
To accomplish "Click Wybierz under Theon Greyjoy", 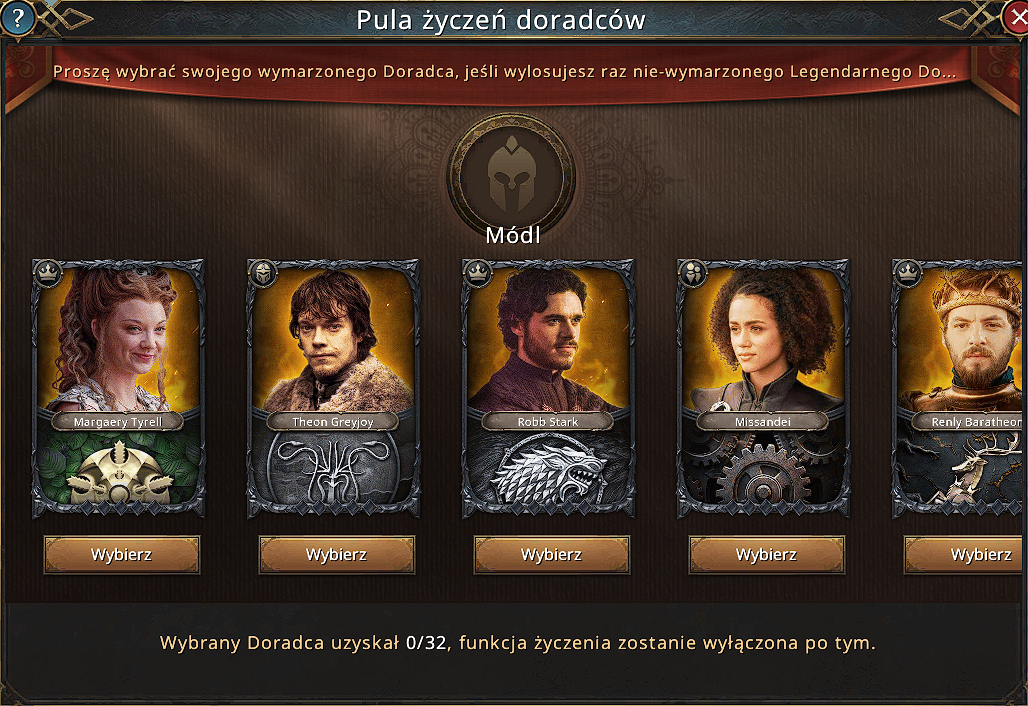I will pyautogui.click(x=337, y=555).
